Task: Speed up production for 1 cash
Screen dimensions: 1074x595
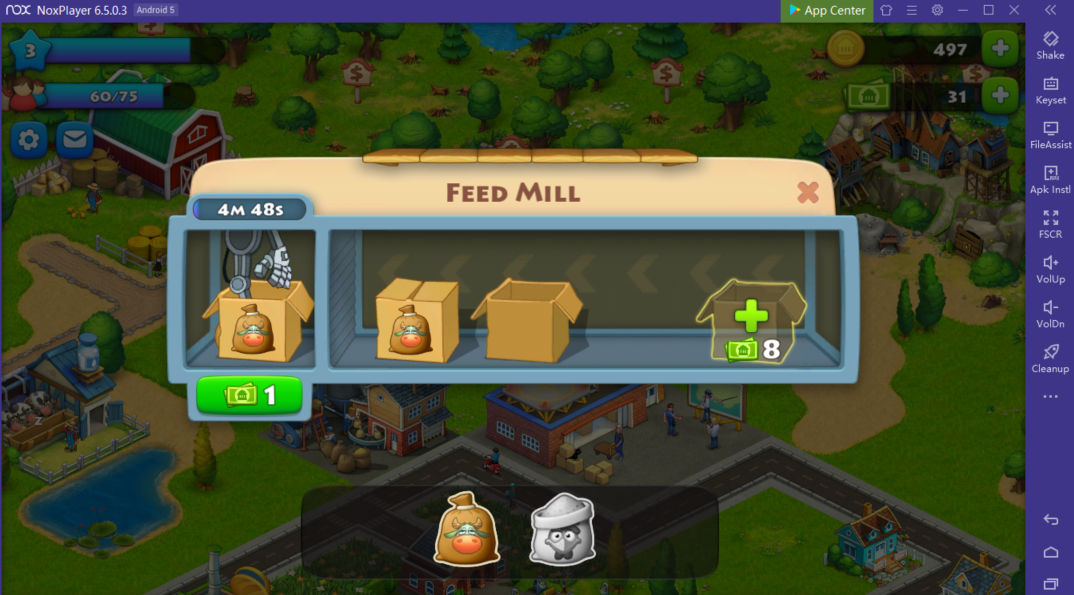Action: pos(249,395)
